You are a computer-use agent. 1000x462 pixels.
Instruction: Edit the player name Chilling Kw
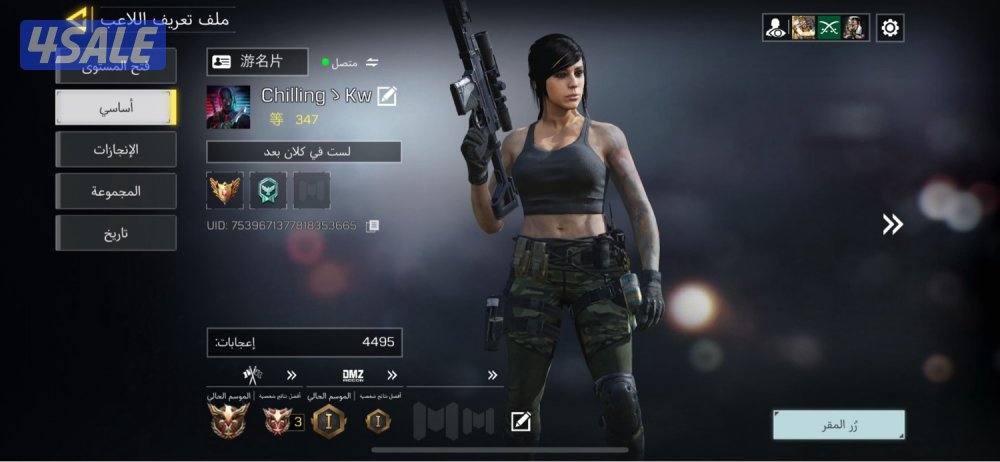[387, 96]
